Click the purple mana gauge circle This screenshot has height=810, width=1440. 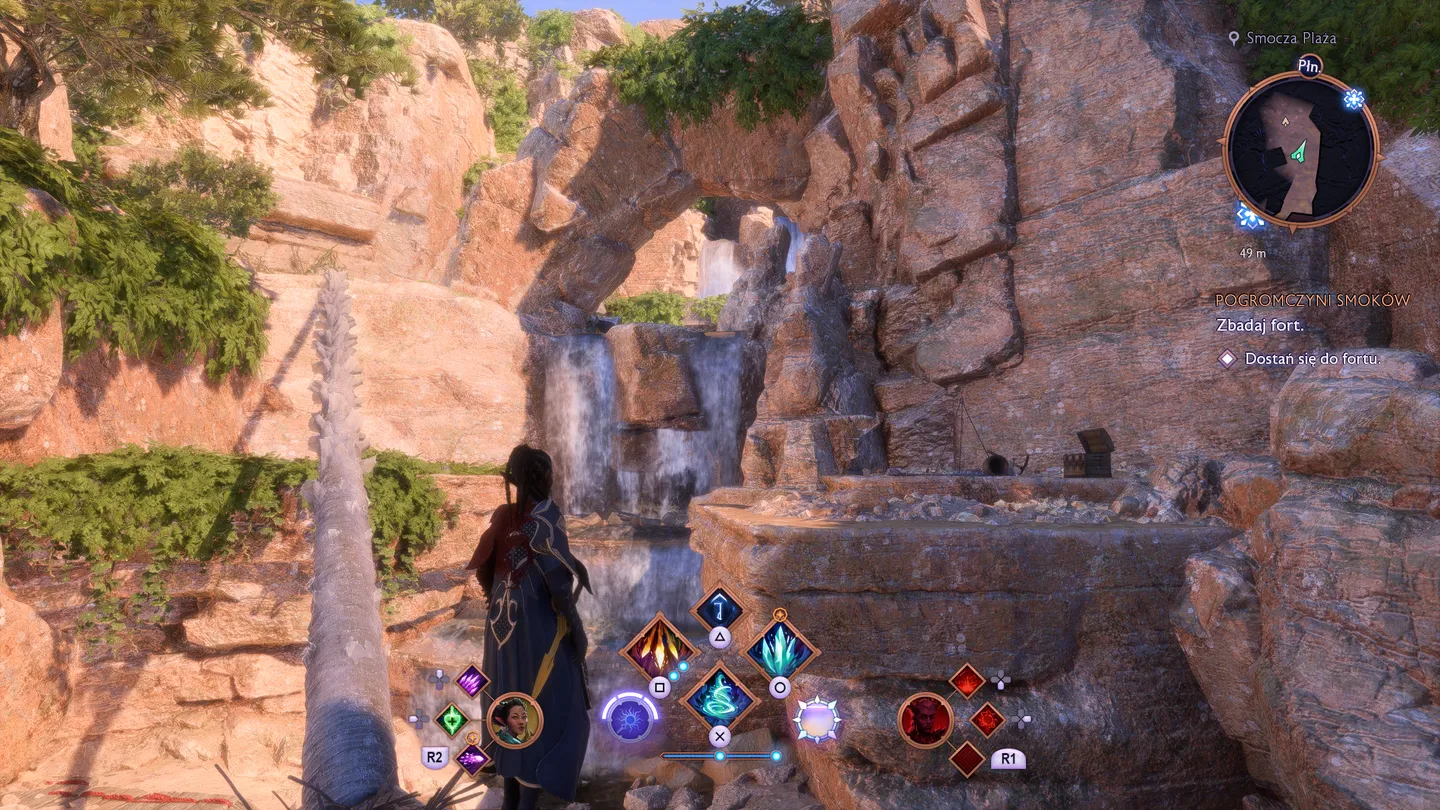(x=628, y=722)
